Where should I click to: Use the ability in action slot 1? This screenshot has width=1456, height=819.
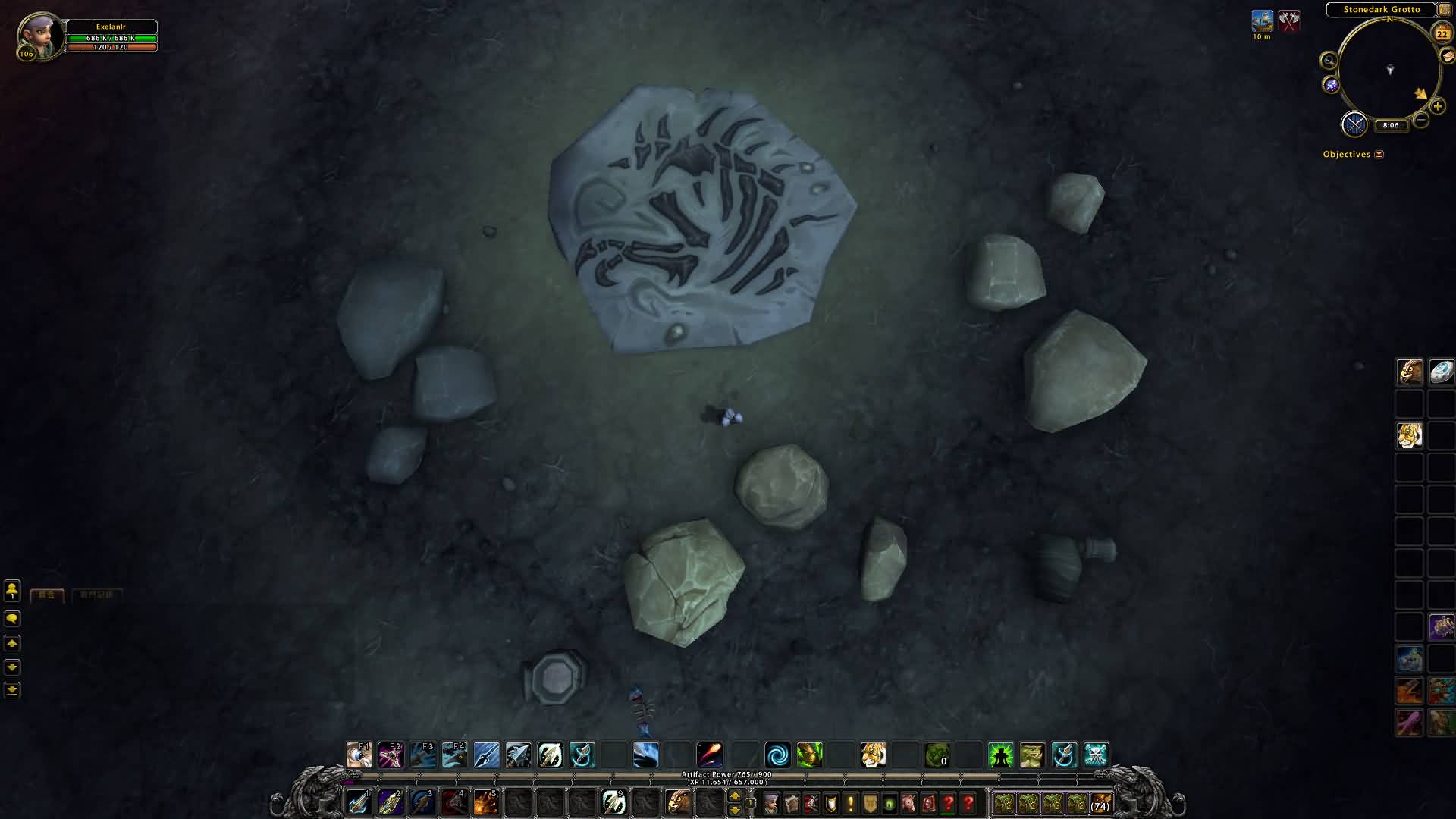[x=358, y=802]
